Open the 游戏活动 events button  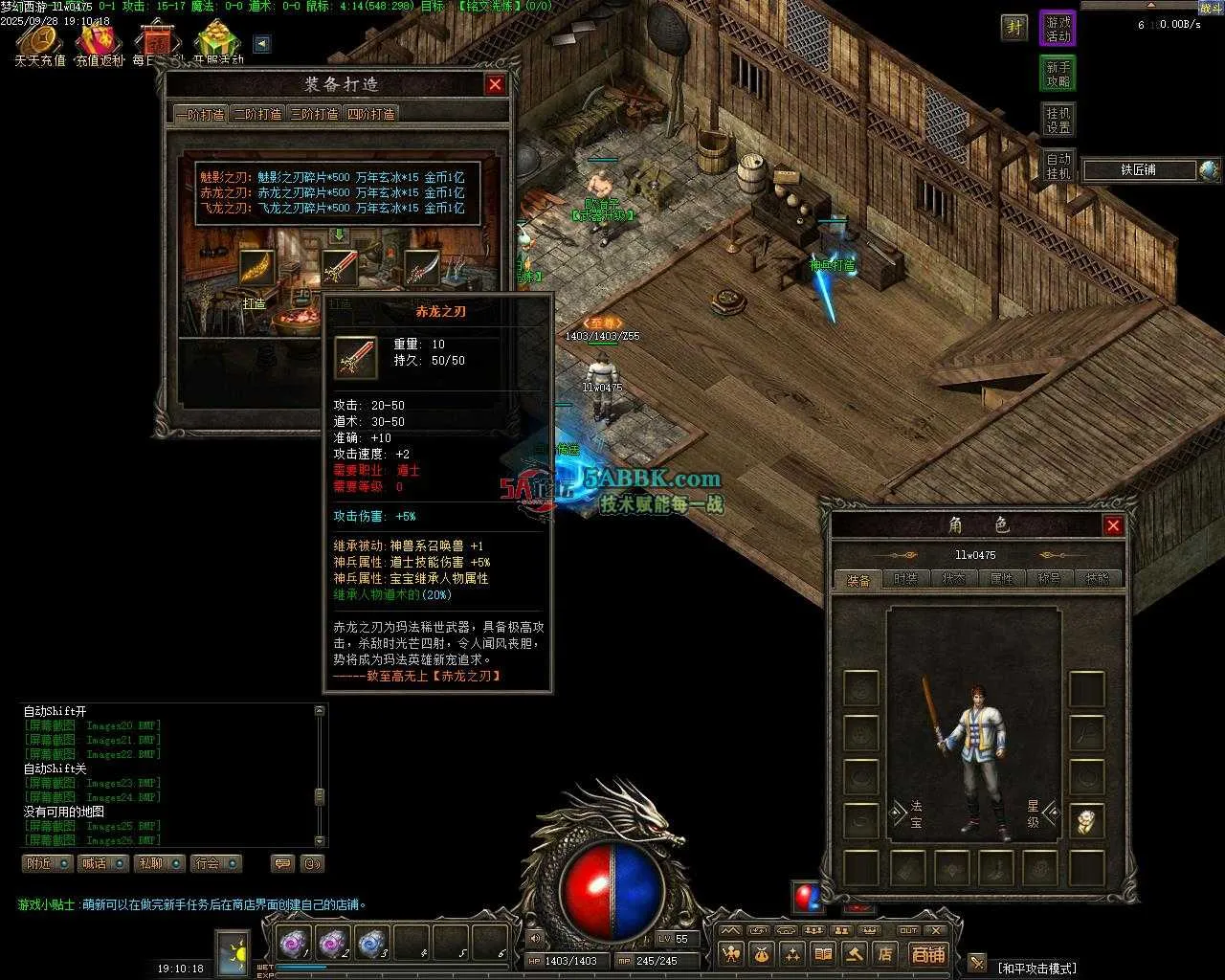[1058, 29]
